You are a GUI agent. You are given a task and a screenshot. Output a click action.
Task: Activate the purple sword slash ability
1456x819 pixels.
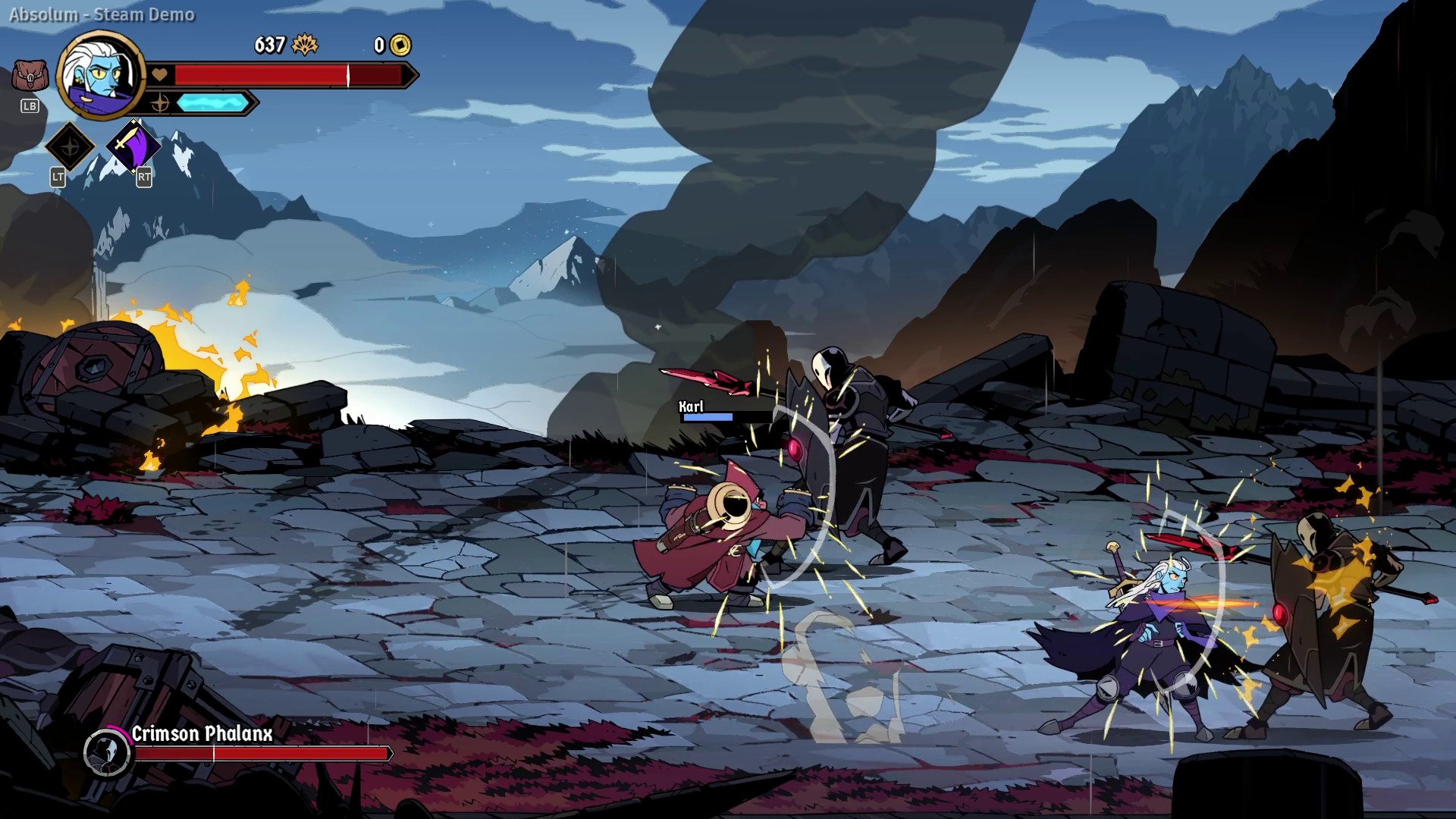[x=133, y=146]
